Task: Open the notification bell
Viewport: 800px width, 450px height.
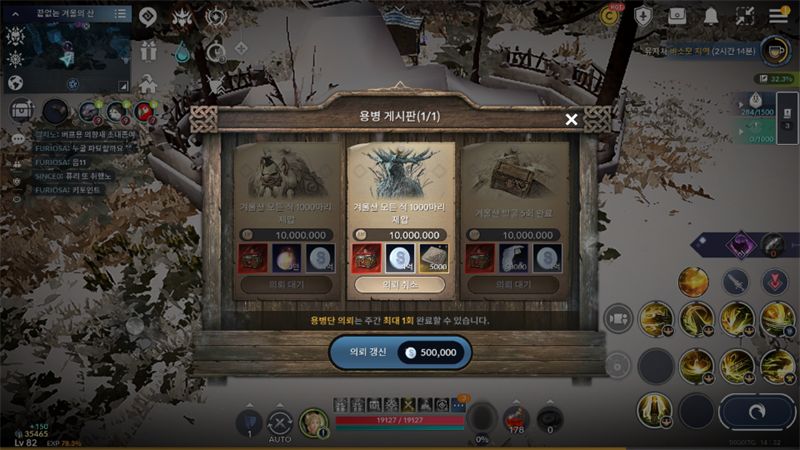Action: click(x=711, y=16)
